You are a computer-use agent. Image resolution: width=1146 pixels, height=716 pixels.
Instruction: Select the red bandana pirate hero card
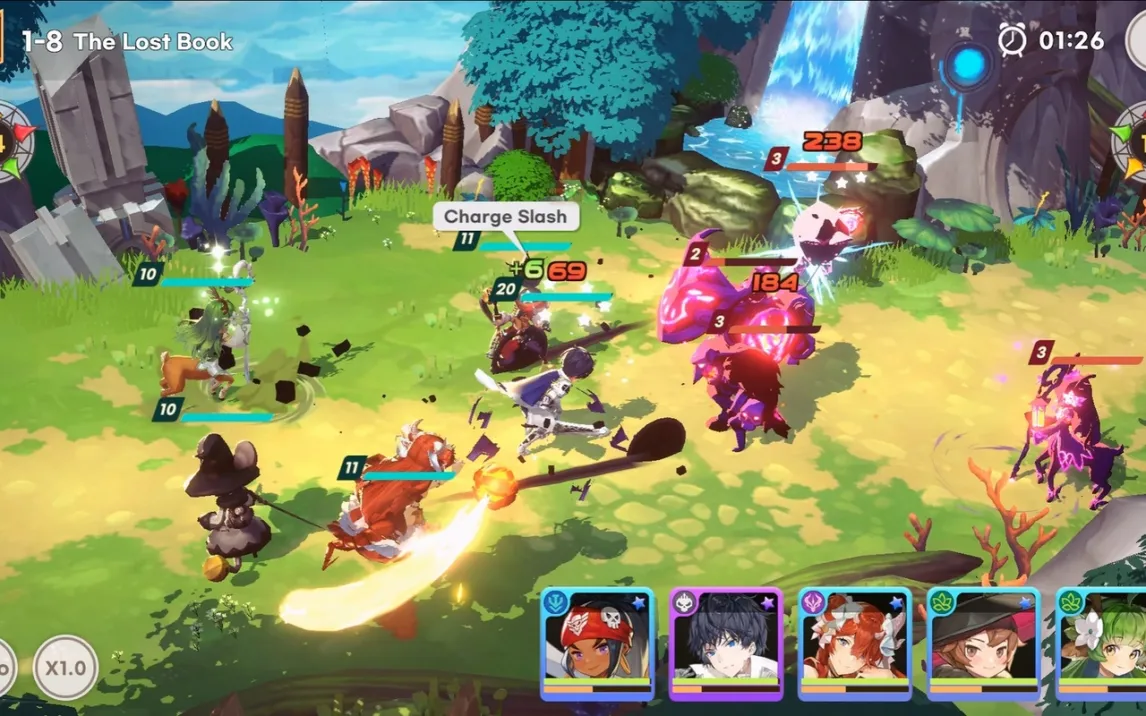point(597,642)
